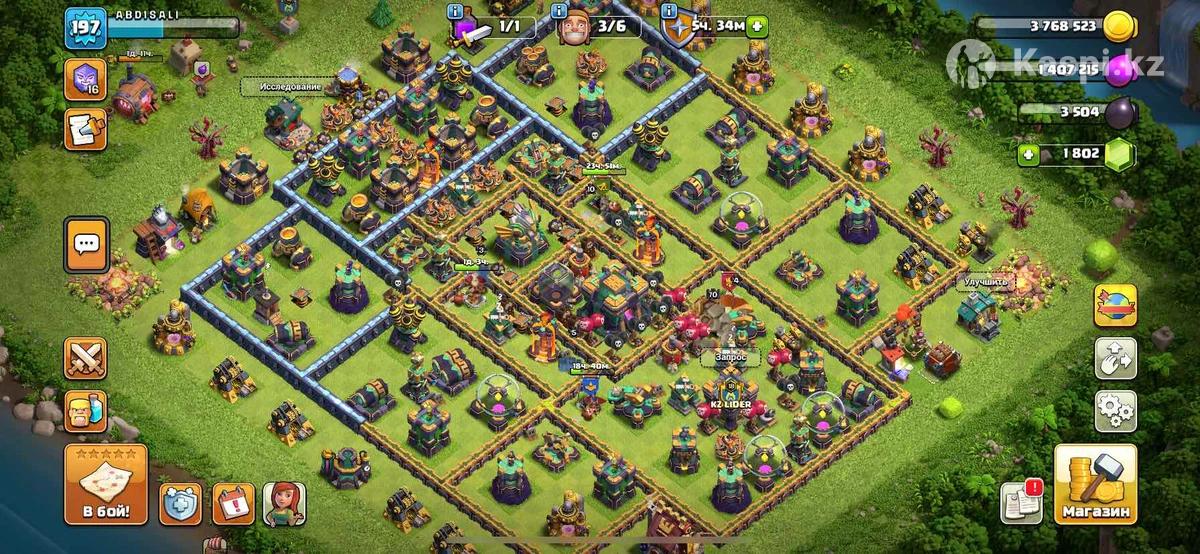Open the layout editor button with arrows
Image resolution: width=1200 pixels, height=554 pixels.
[x=1115, y=358]
